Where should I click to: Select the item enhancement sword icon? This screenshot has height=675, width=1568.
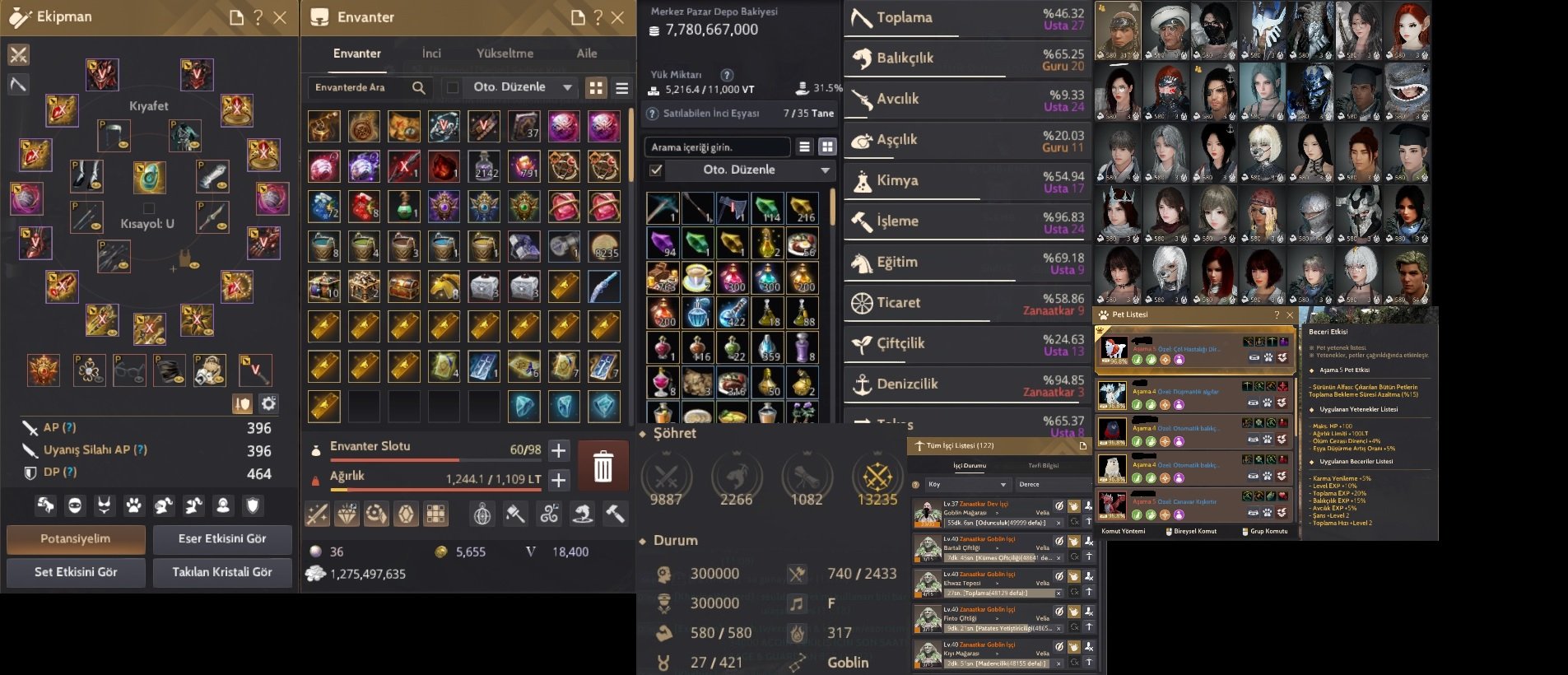tap(318, 514)
